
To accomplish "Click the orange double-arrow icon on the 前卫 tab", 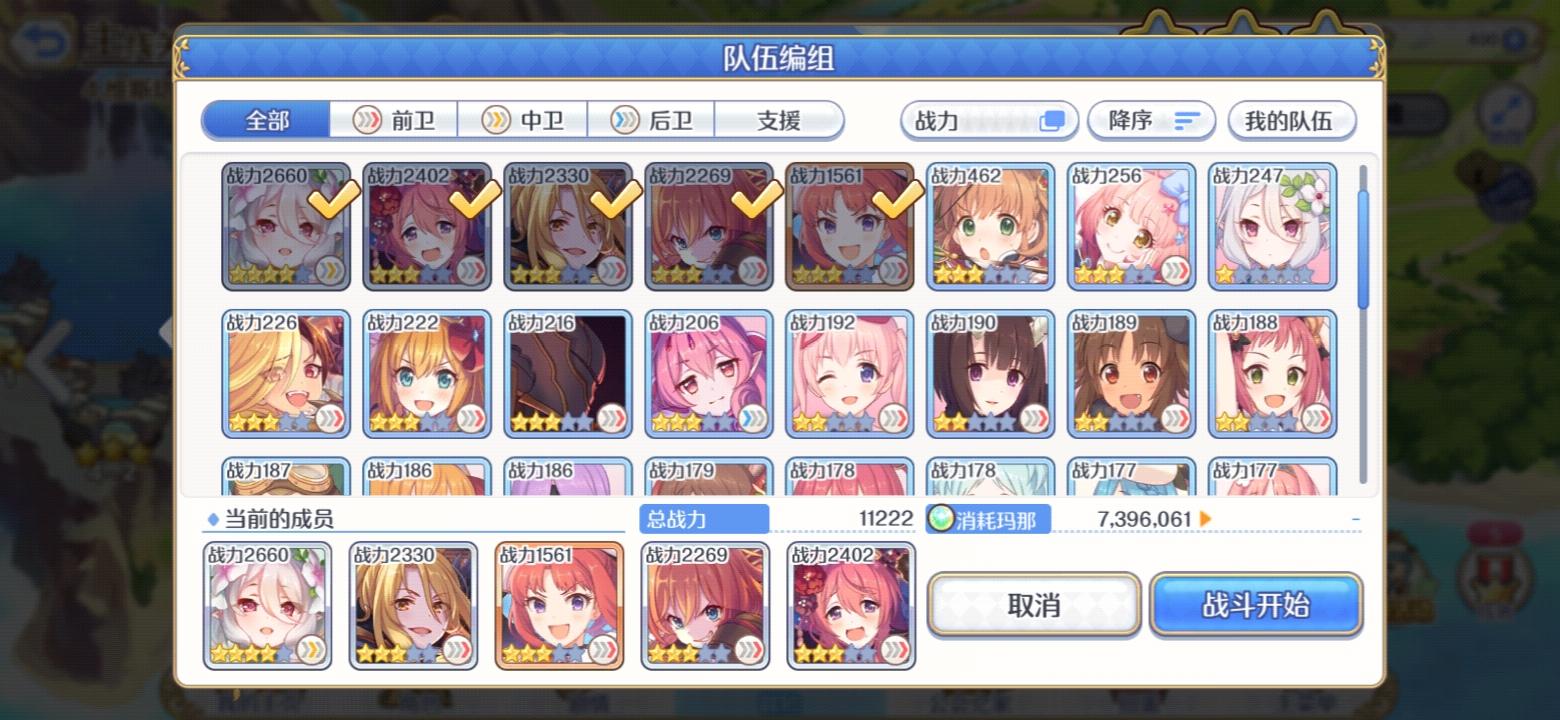I will [x=366, y=120].
